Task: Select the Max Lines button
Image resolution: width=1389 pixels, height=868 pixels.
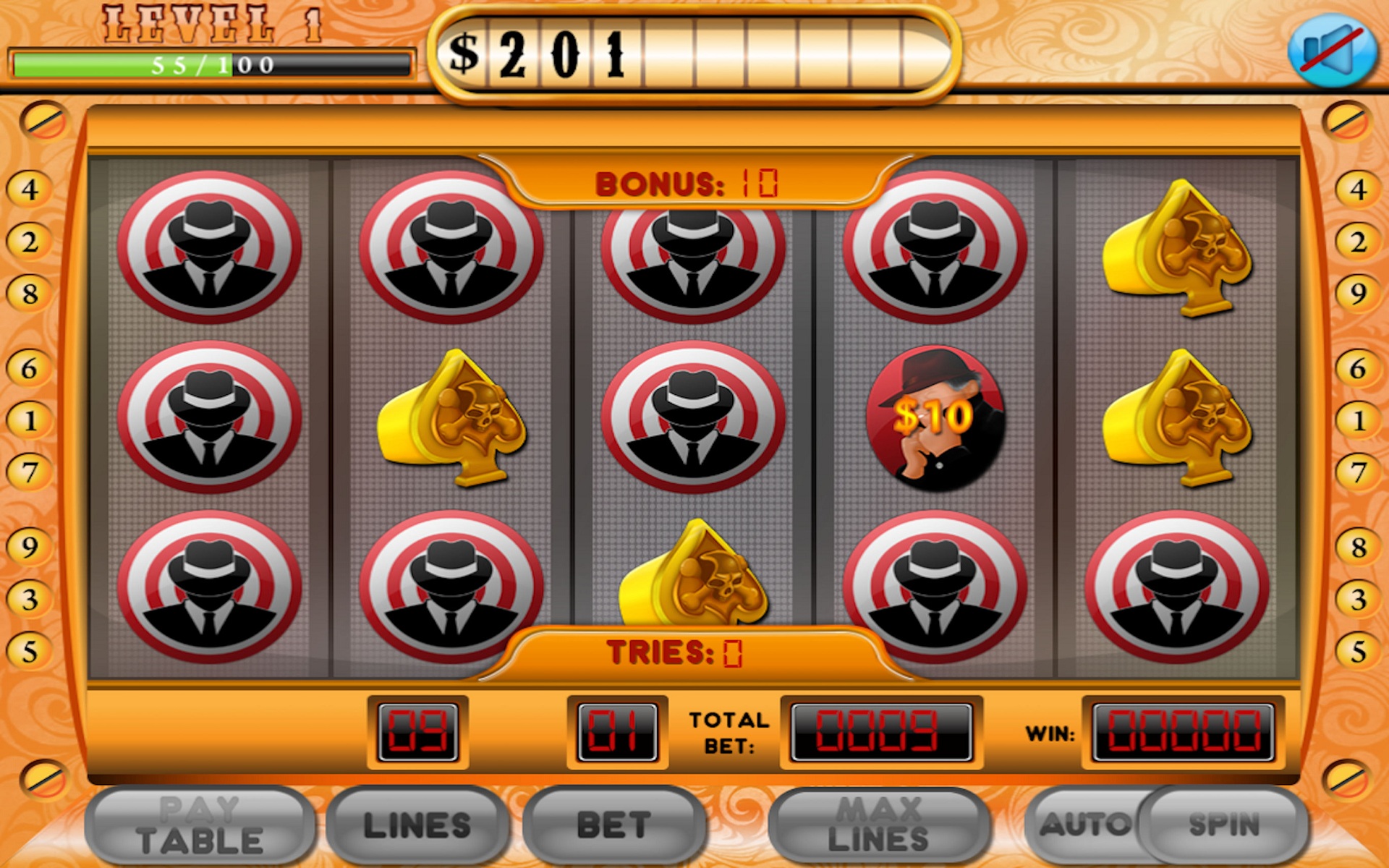Action: pyautogui.click(x=878, y=826)
